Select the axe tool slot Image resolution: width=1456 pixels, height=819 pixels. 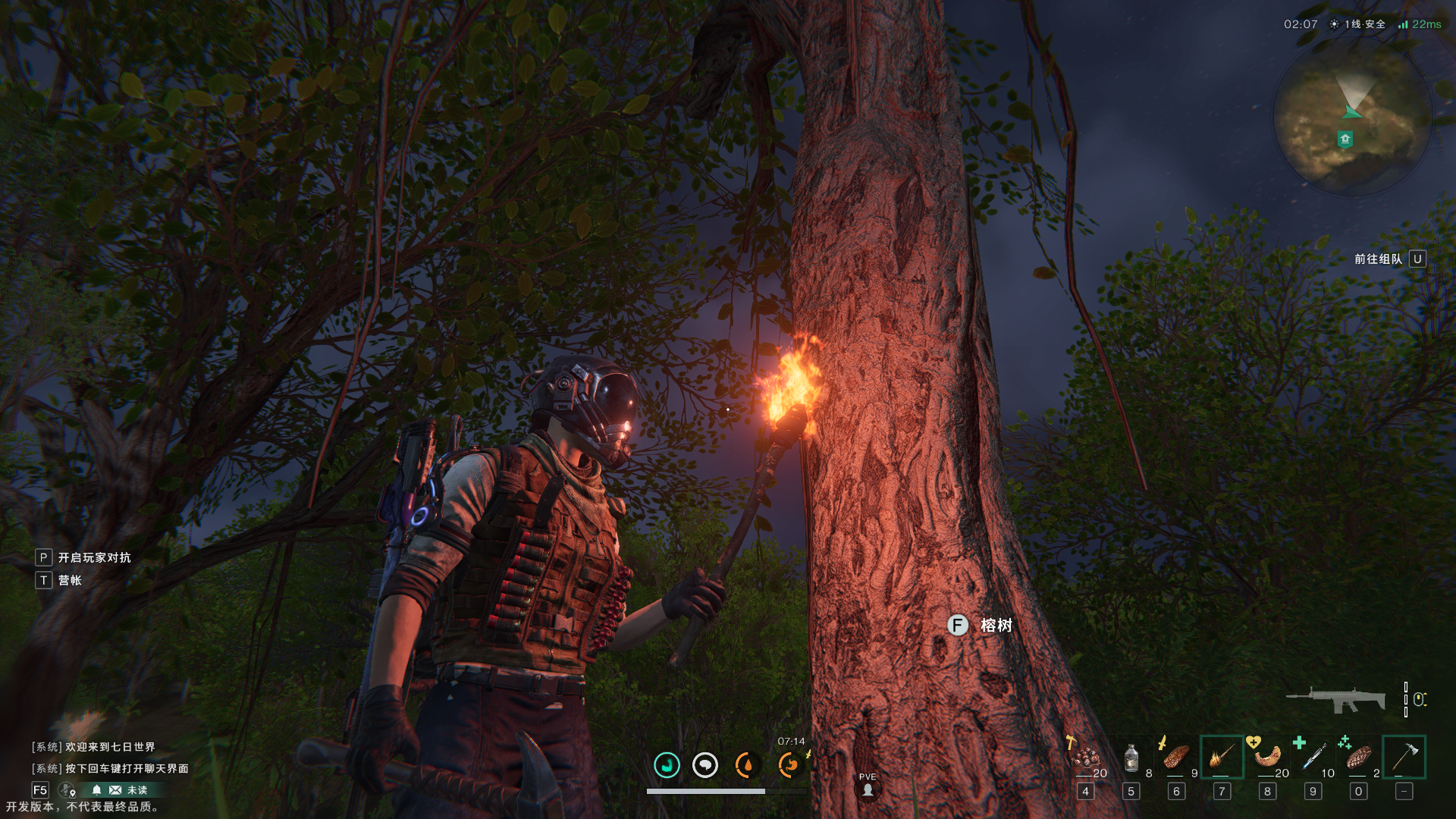tap(1404, 757)
